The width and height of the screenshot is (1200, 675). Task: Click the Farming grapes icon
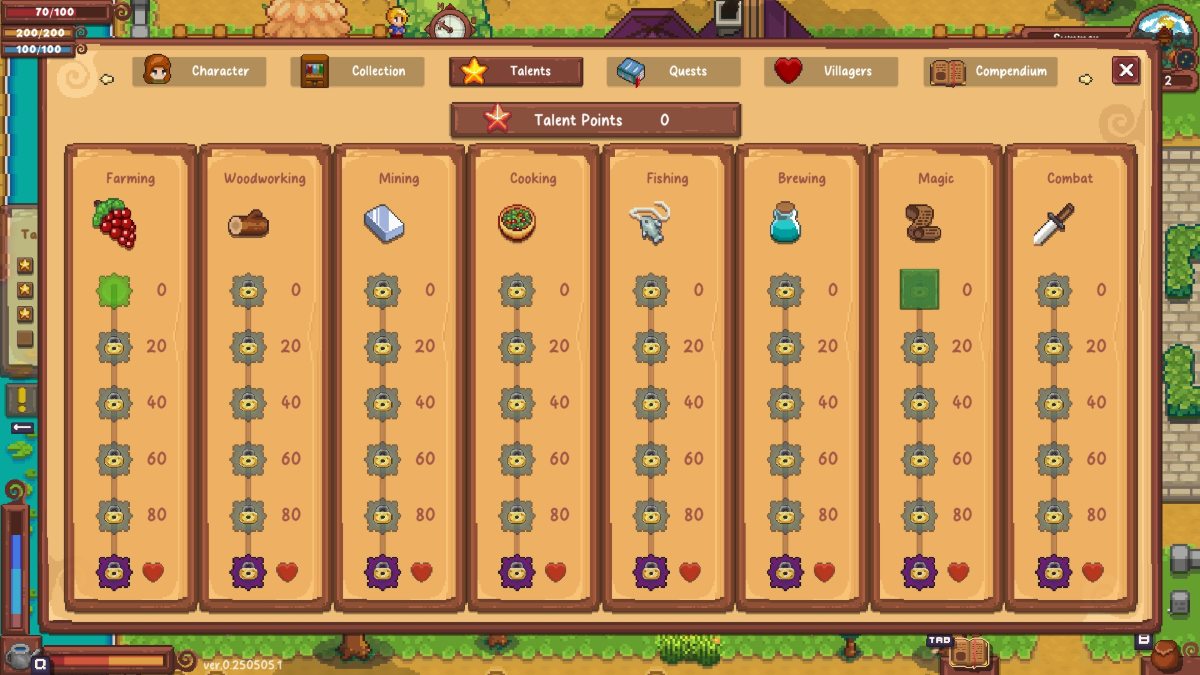pyautogui.click(x=115, y=223)
